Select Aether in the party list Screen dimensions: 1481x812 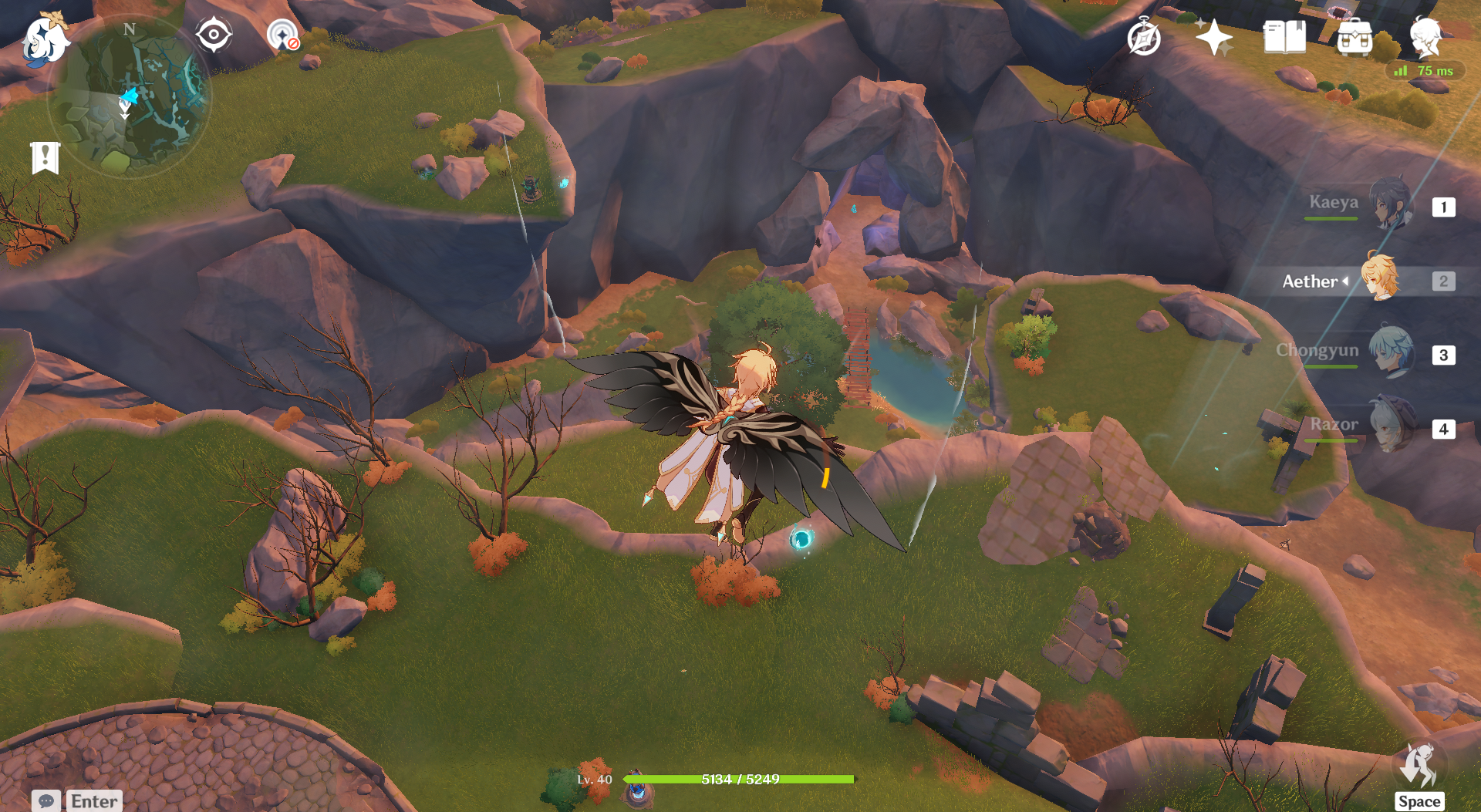pos(1379,279)
